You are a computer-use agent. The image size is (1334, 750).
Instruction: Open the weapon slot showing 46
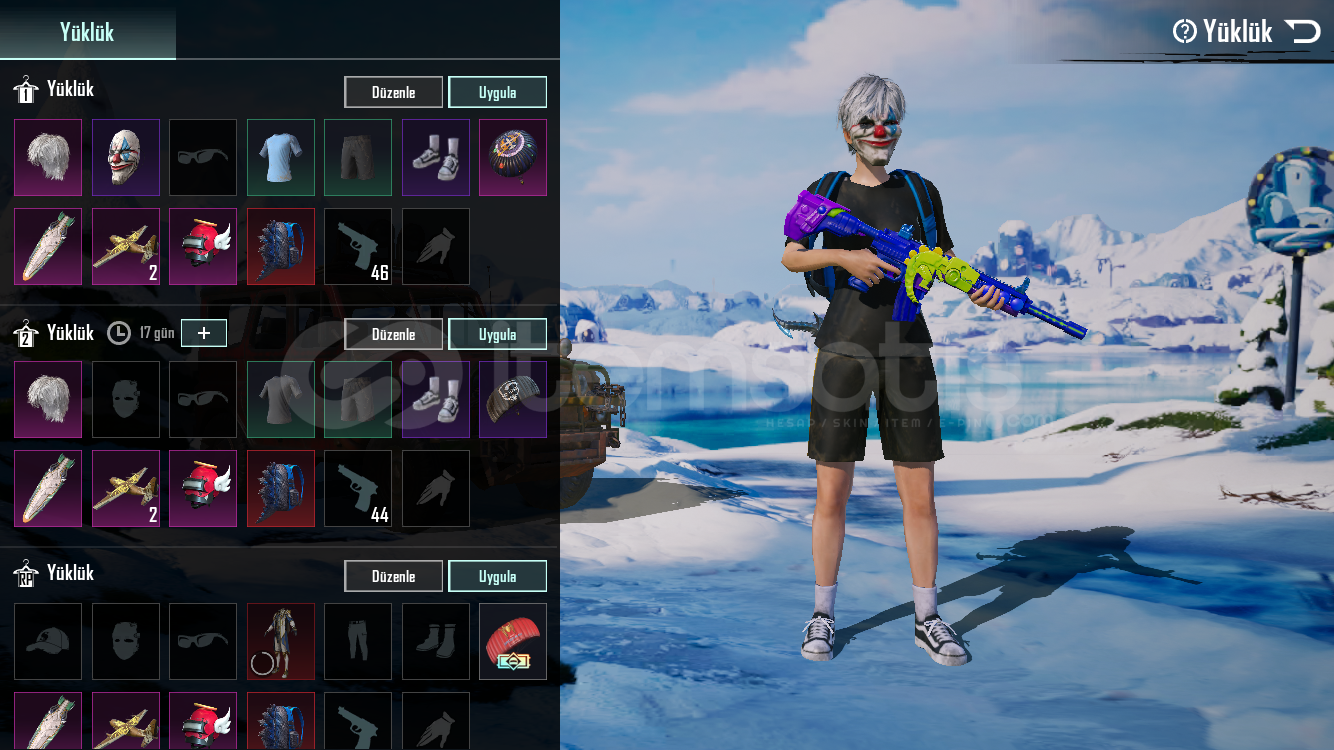point(358,246)
